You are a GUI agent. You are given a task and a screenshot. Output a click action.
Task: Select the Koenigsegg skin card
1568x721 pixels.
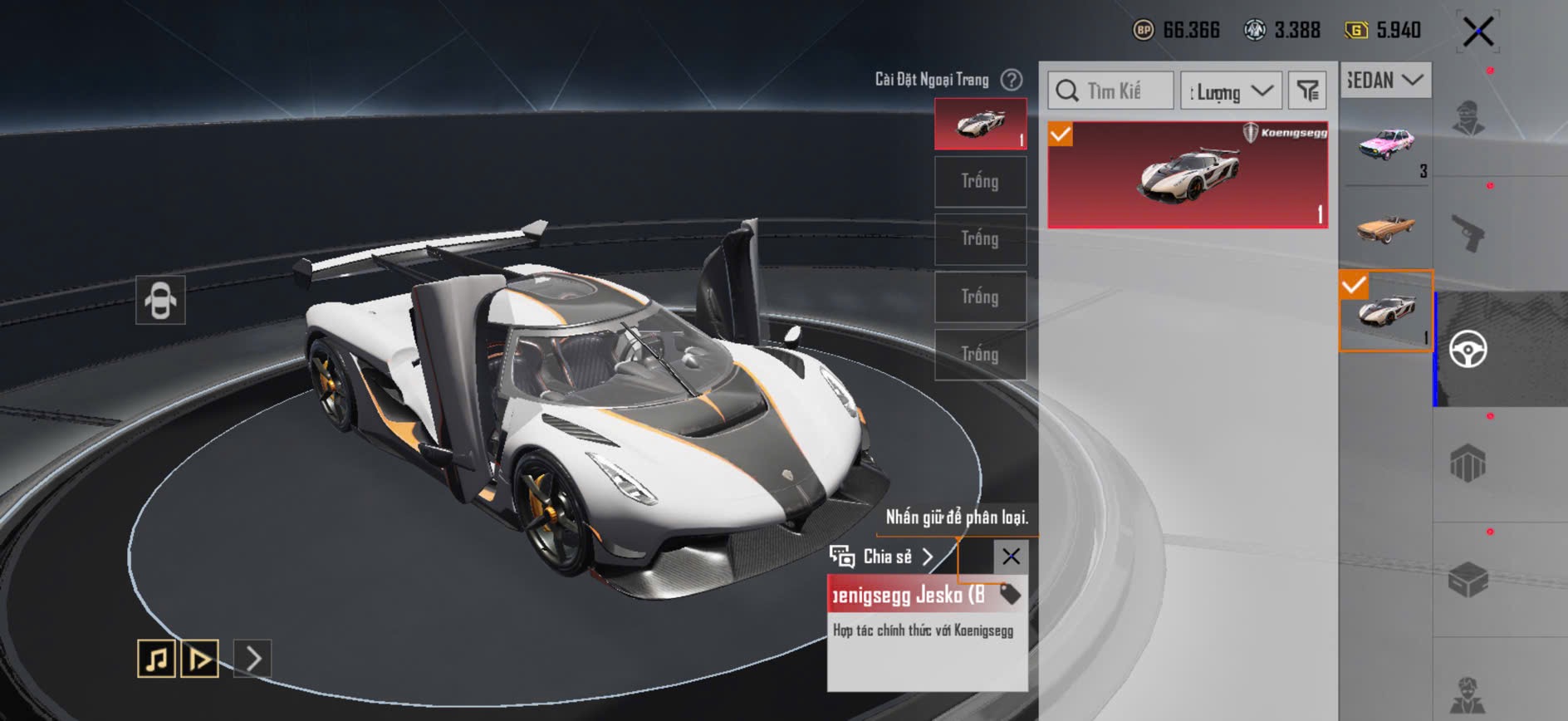[x=1187, y=175]
